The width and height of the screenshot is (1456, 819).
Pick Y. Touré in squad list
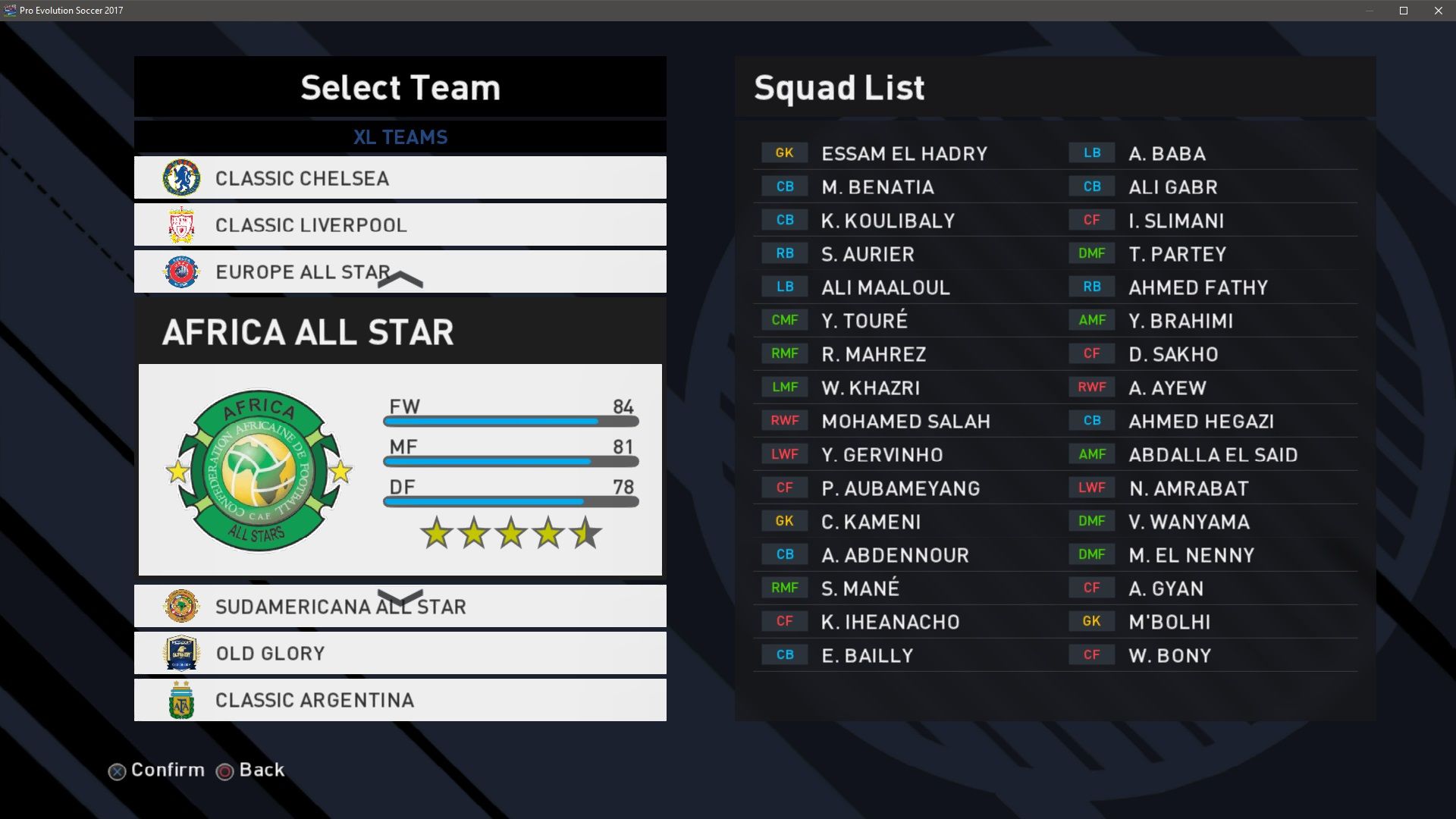(x=864, y=321)
